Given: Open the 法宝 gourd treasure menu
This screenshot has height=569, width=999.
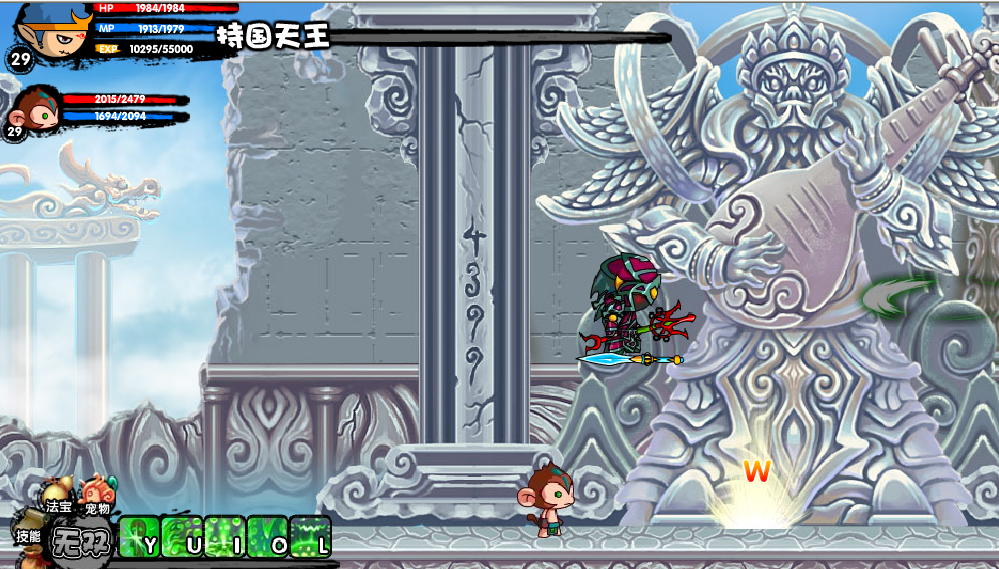Looking at the screenshot, I should coord(56,497).
